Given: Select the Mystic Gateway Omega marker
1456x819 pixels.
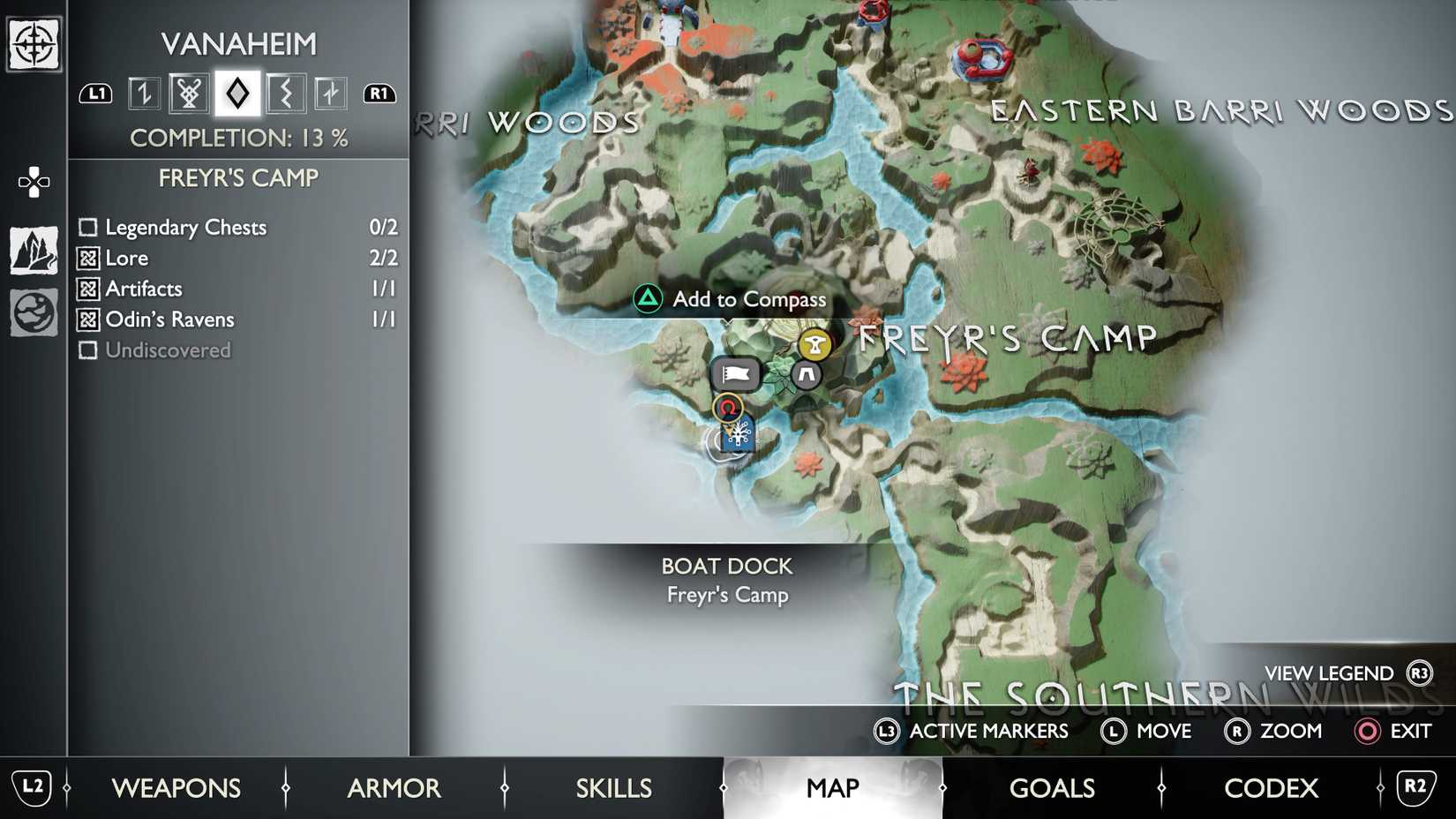Looking at the screenshot, I should pos(728,406).
